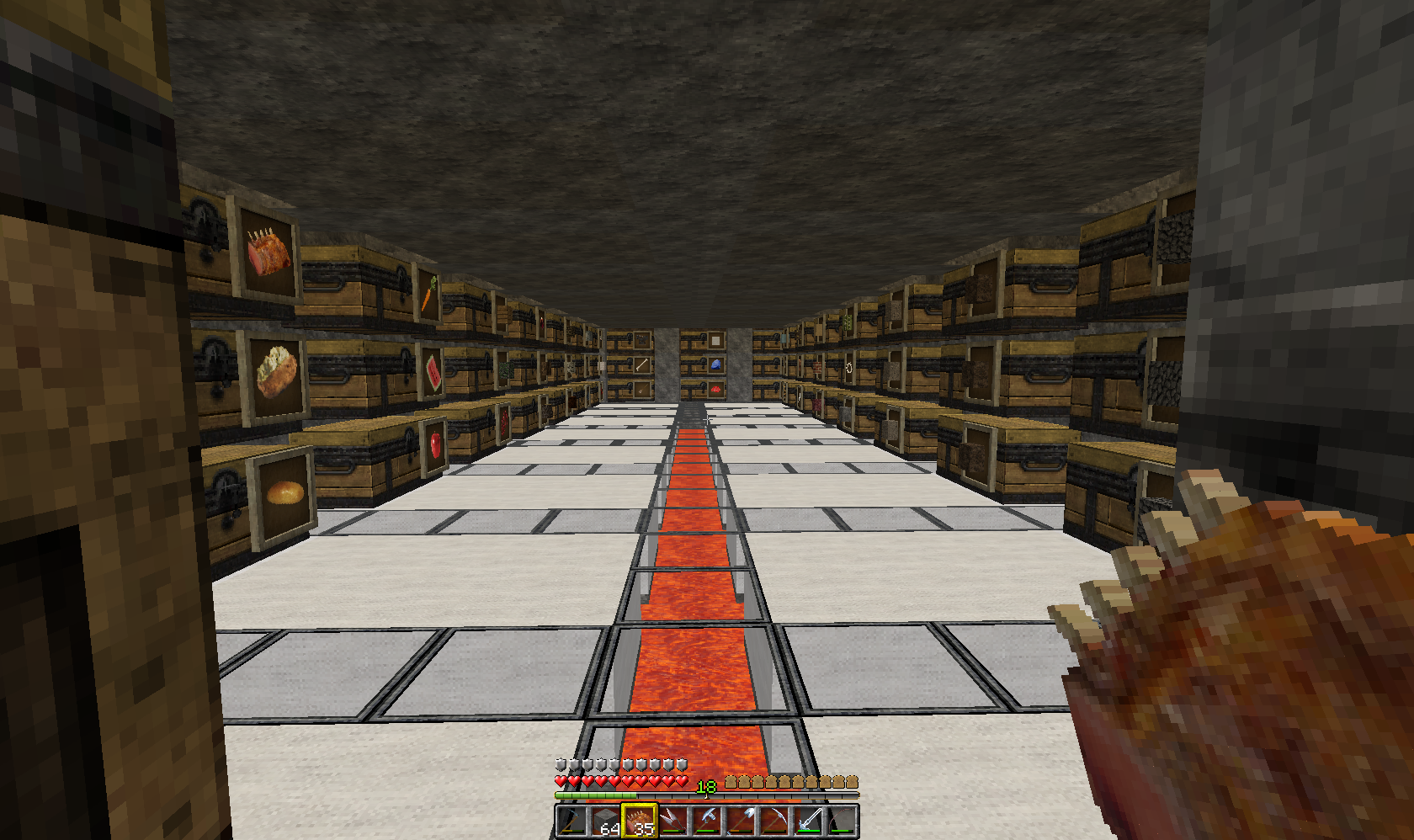
Task: Equip the axe from the hotbar
Action: click(706, 821)
